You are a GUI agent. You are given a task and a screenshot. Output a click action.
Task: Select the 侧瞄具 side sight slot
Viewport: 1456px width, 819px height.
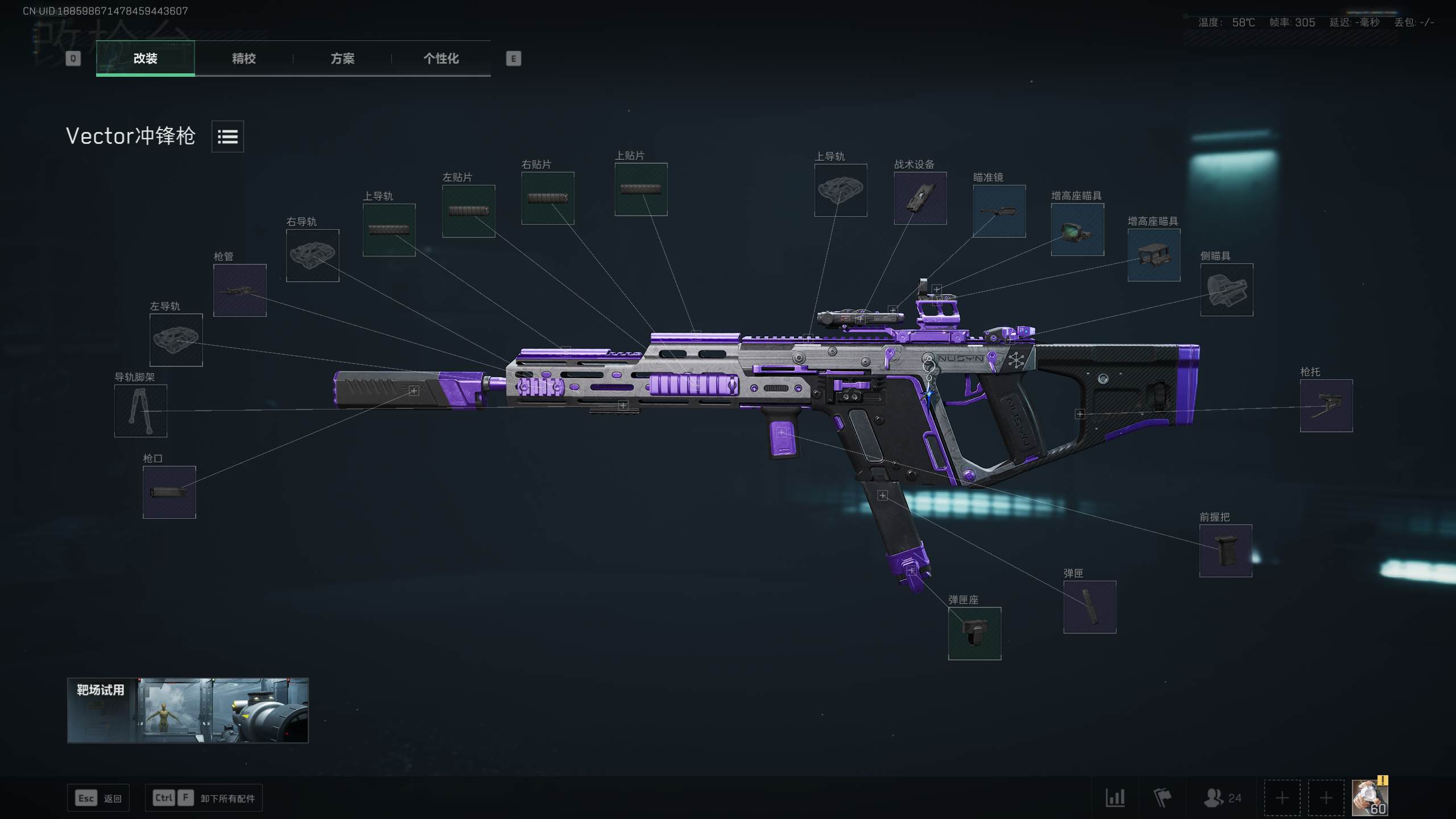[1226, 289]
